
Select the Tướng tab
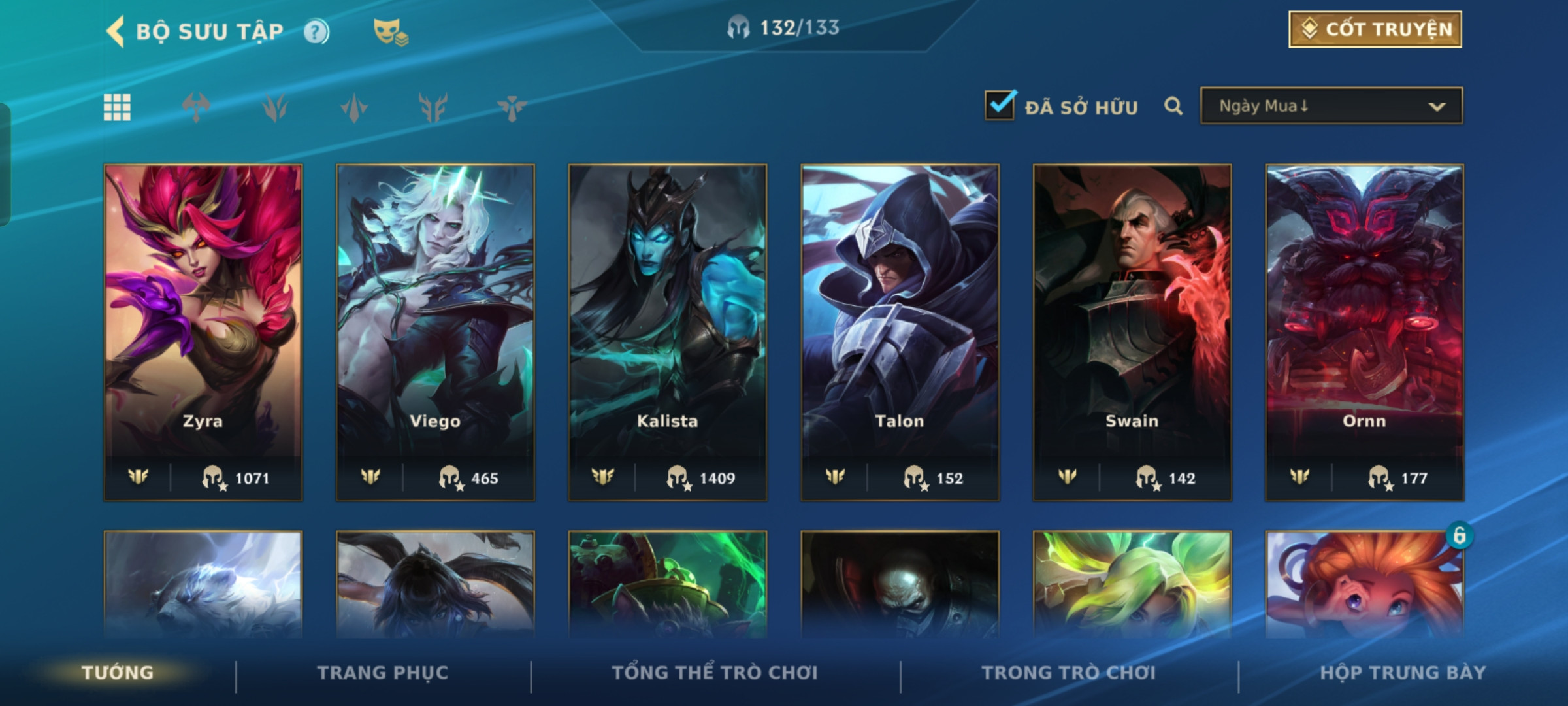click(118, 673)
